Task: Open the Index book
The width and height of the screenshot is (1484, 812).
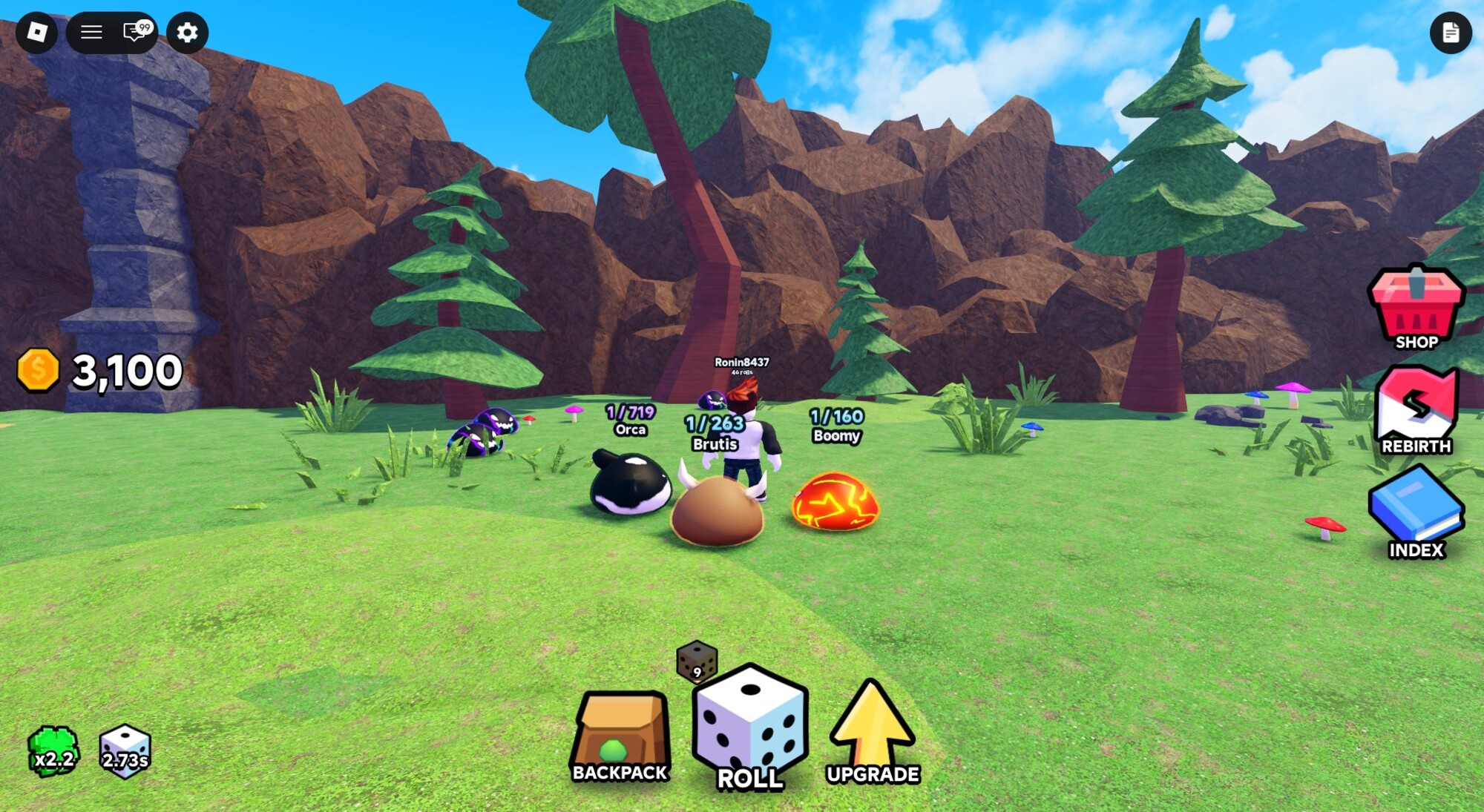Action: (x=1416, y=513)
